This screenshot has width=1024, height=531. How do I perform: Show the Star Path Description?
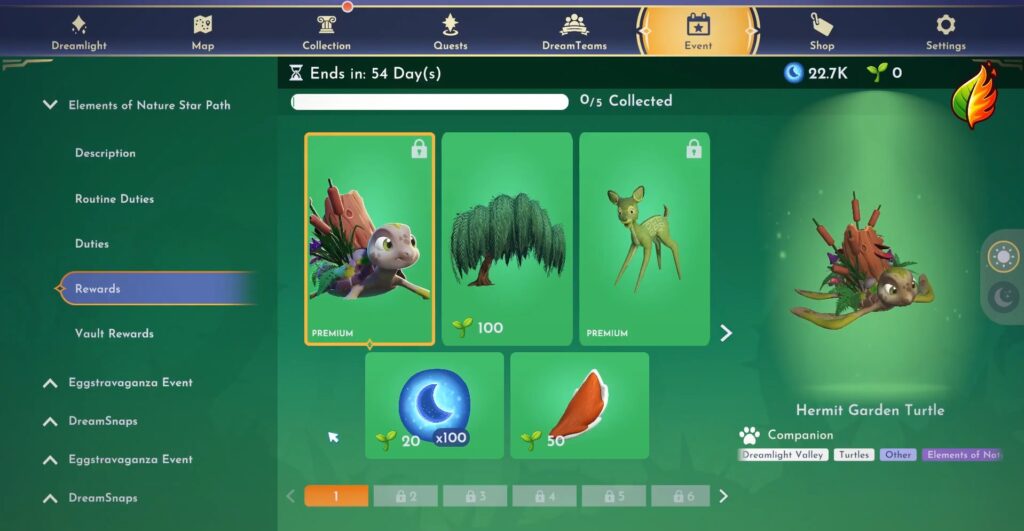[x=105, y=153]
